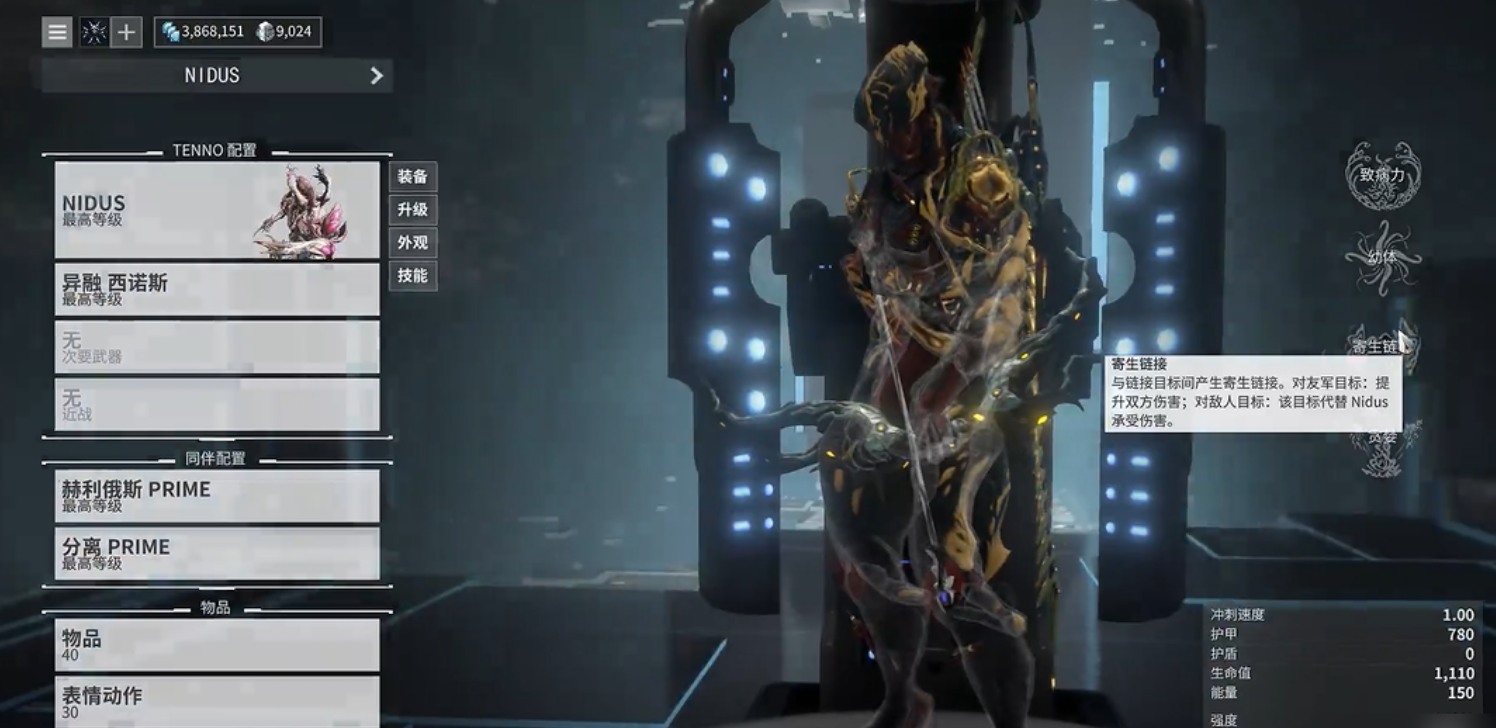This screenshot has width=1496, height=728.
Task: Select the 分离 PRIME companion weapon slot
Action: 217,553
